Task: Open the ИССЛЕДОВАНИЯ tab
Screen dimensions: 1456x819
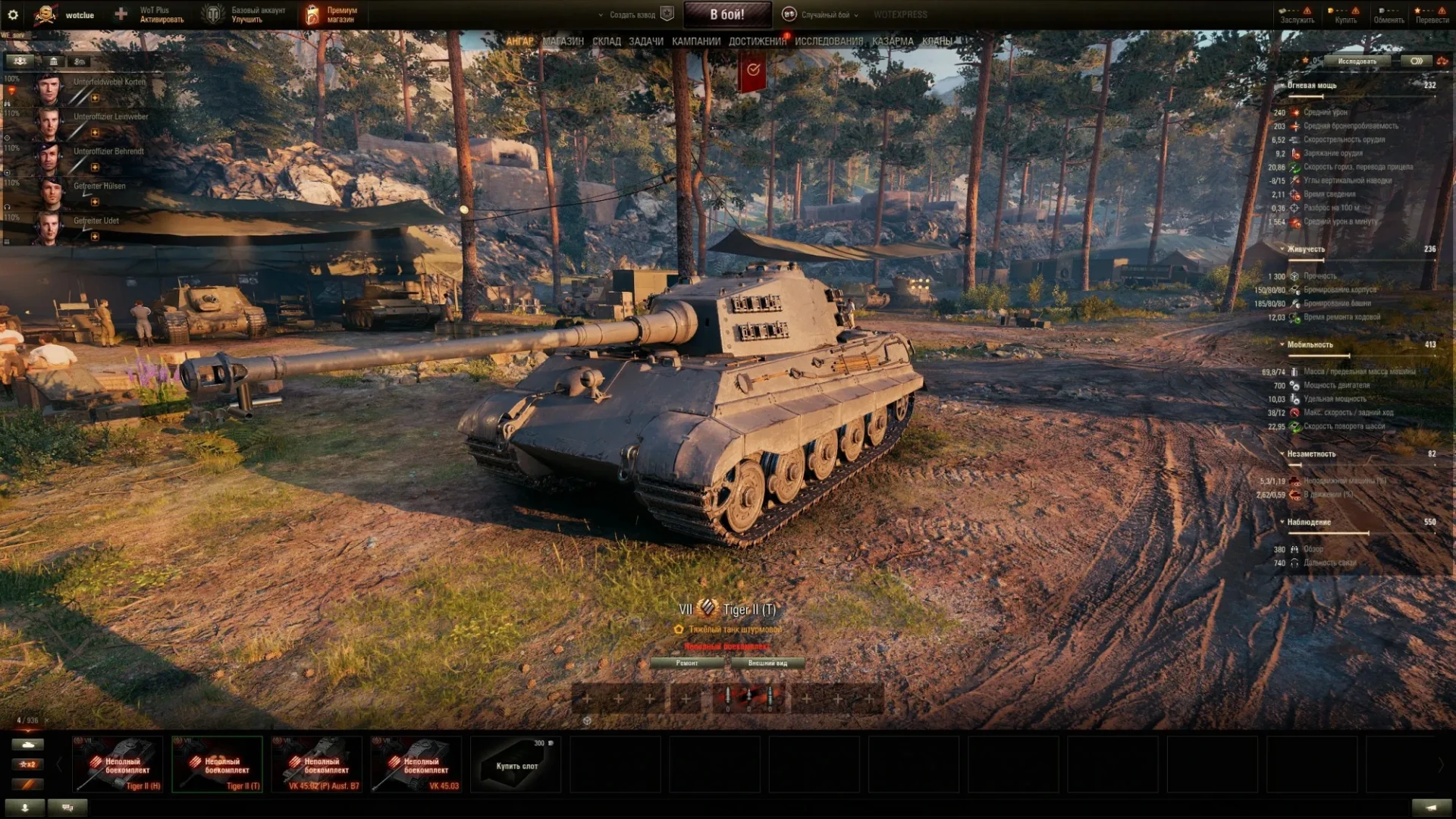Action: tap(828, 42)
